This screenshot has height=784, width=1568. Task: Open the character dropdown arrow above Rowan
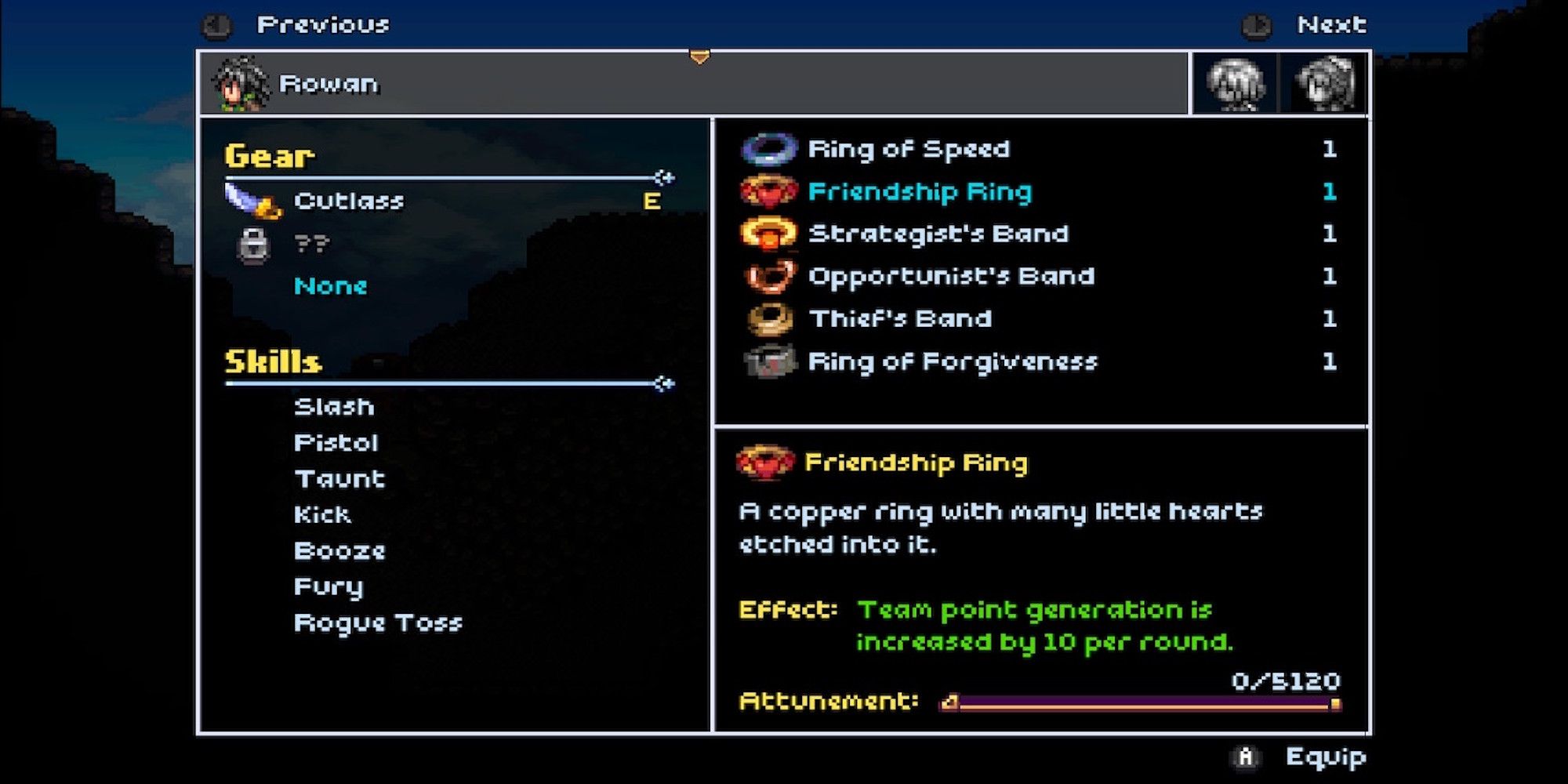point(698,57)
